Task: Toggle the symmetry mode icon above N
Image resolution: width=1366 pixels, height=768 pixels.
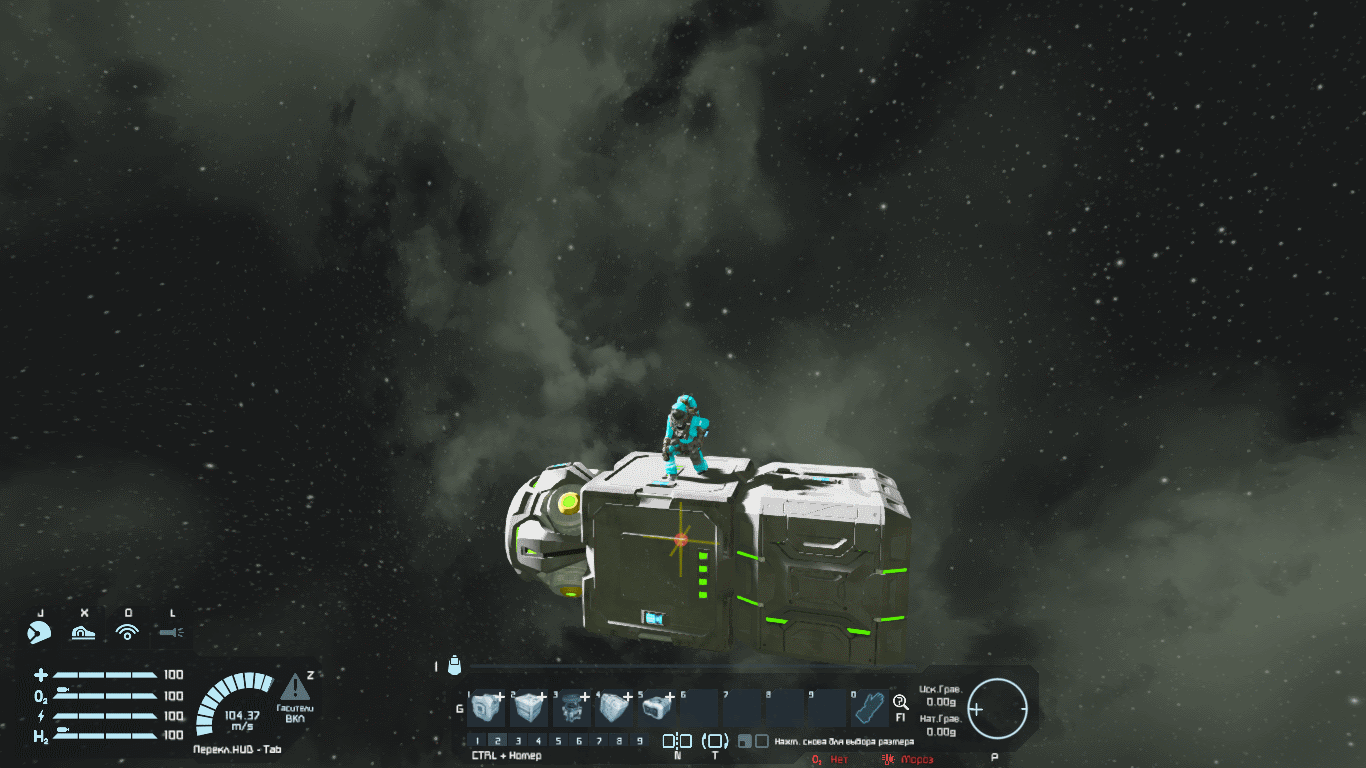Action: 677,741
